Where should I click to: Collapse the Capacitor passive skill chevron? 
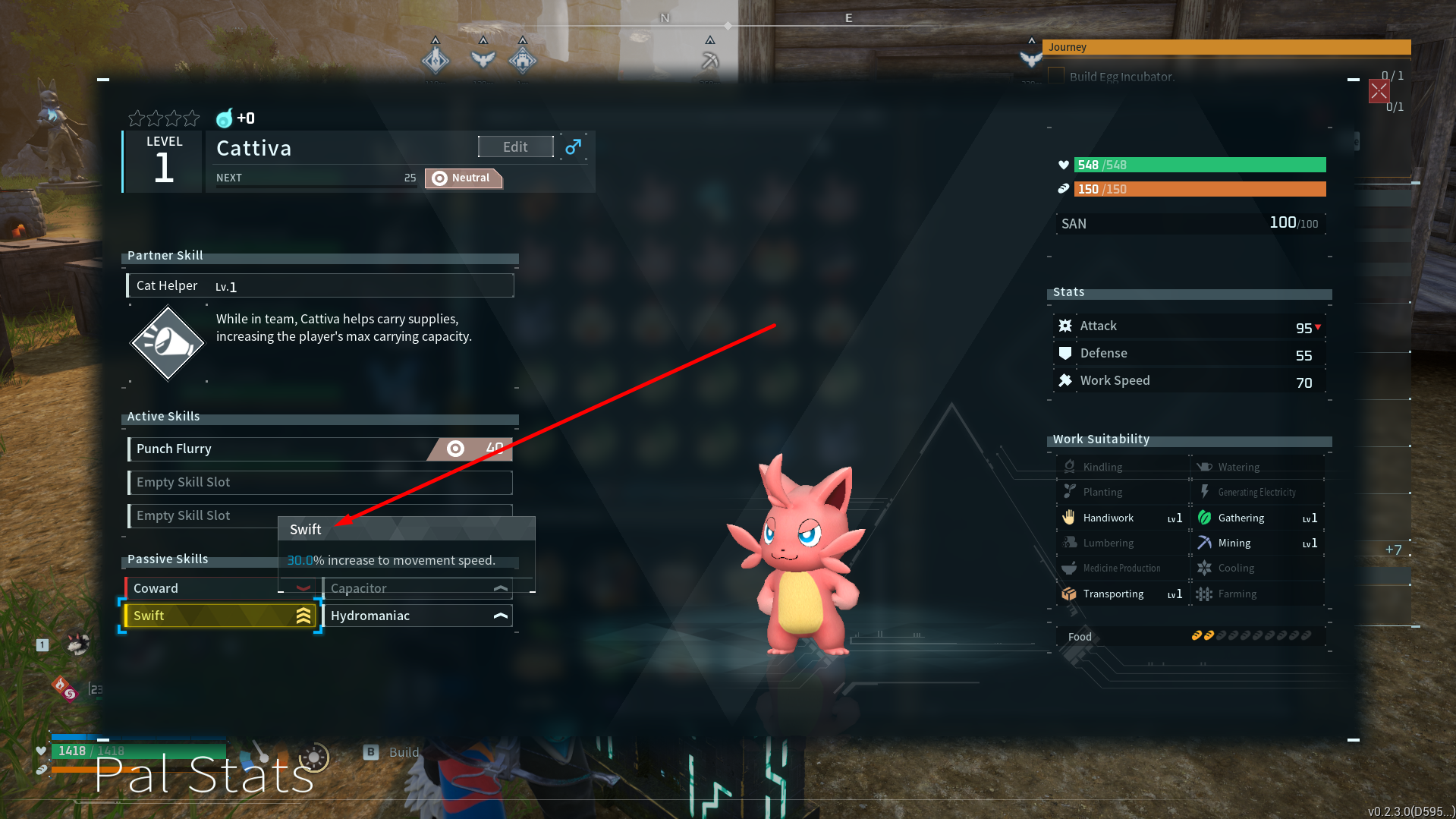pos(500,588)
